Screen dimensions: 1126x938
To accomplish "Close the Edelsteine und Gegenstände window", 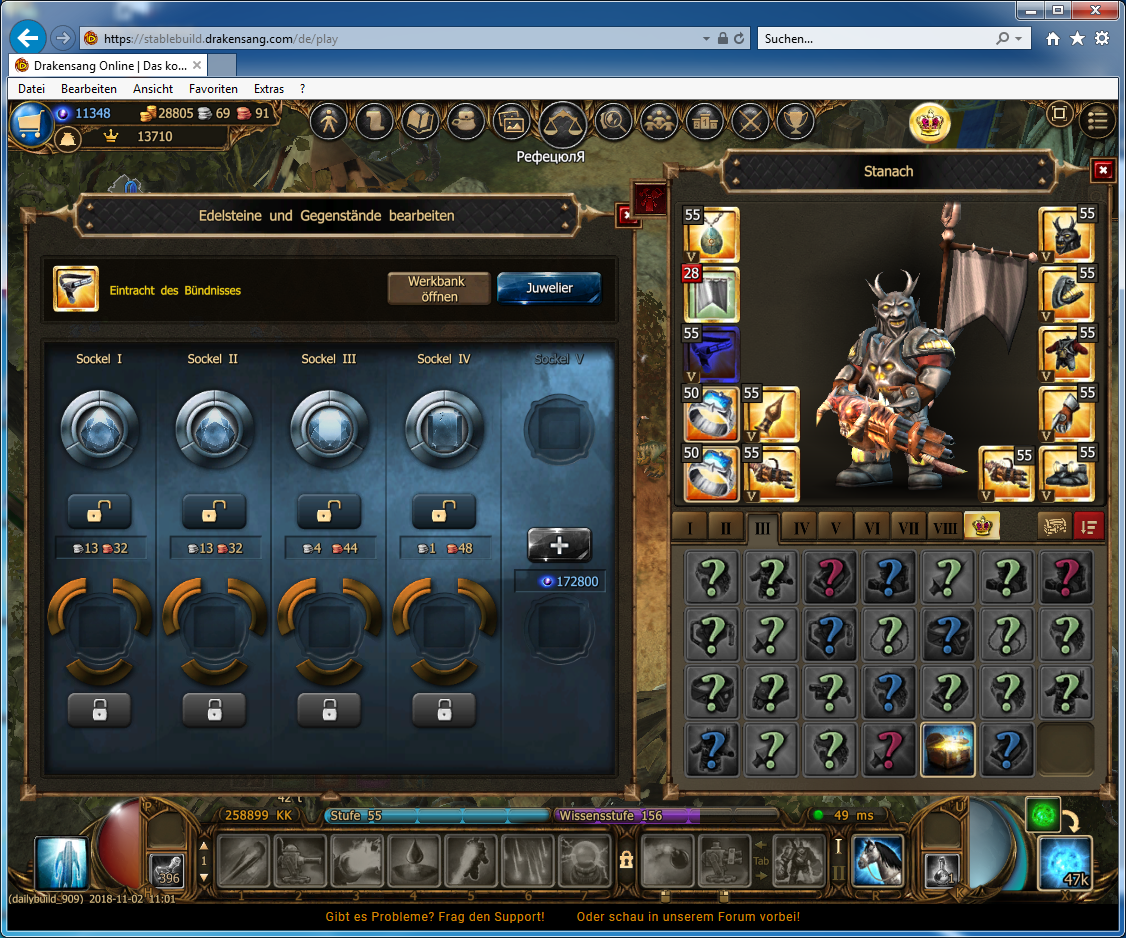I will [x=627, y=214].
